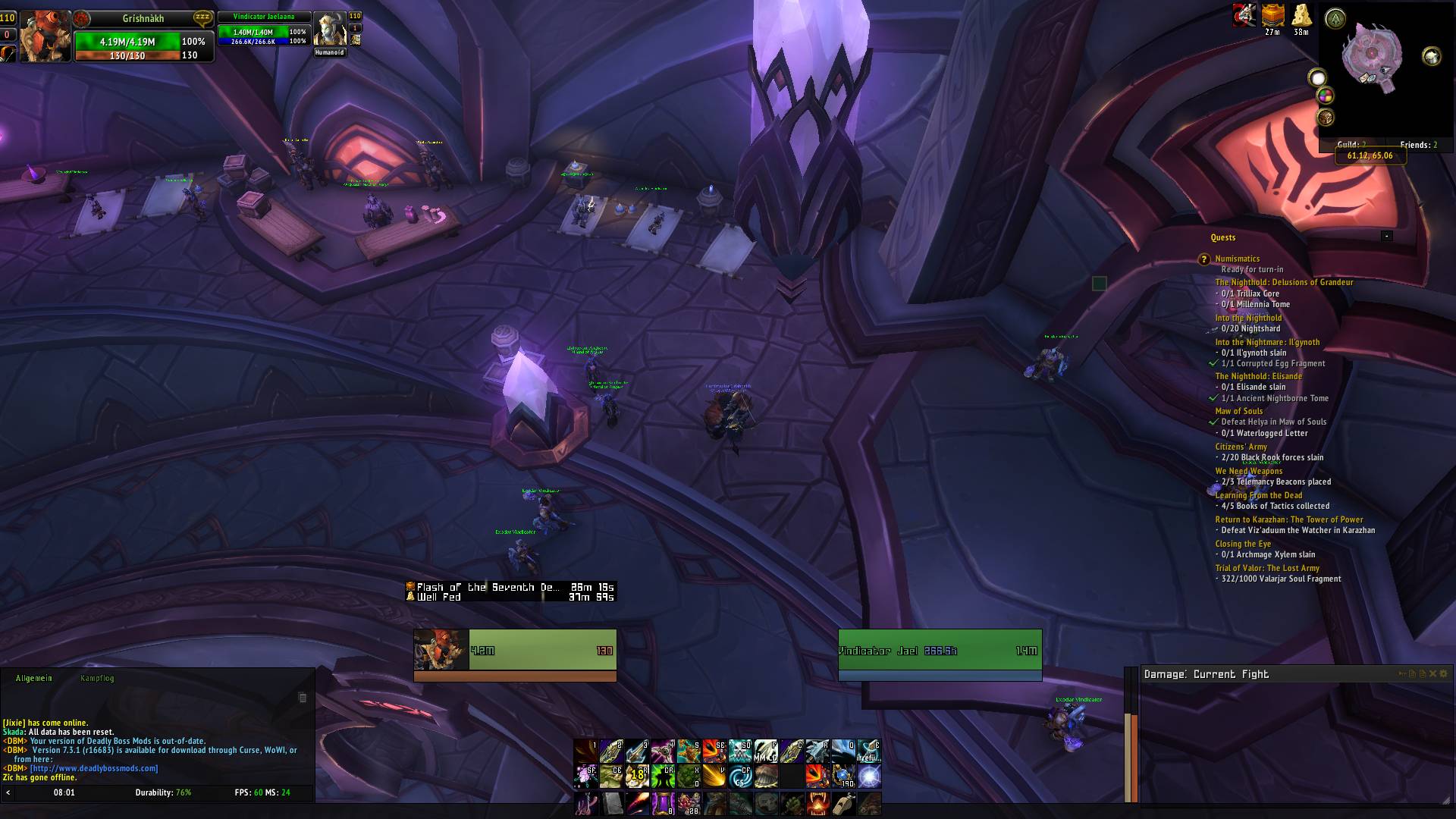Open the calendar with the multicolored minimap button
Image resolution: width=1456 pixels, height=819 pixels.
(1325, 98)
